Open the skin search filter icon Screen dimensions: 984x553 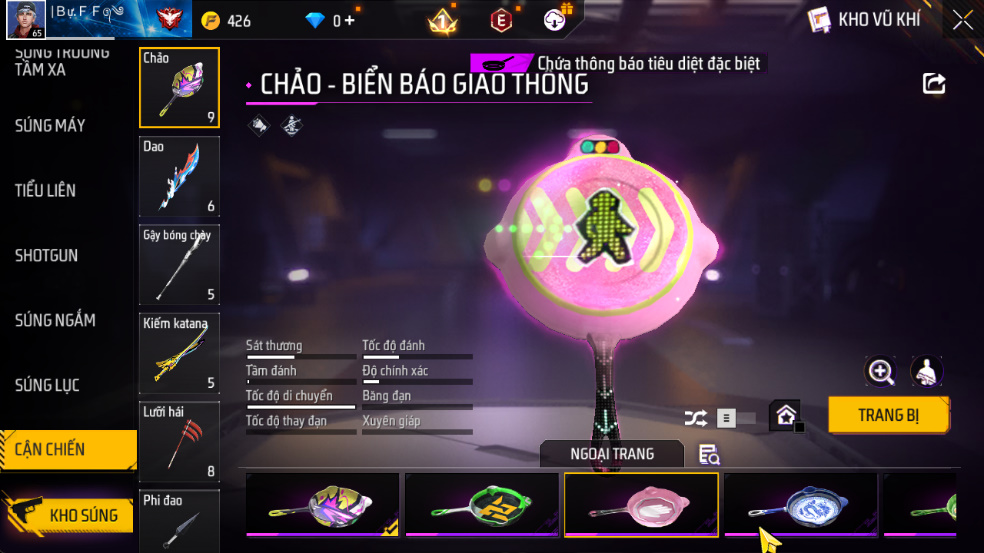click(x=709, y=455)
